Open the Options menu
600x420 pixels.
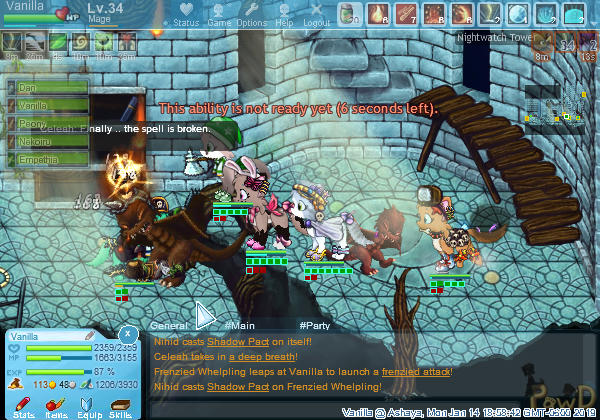coord(251,15)
